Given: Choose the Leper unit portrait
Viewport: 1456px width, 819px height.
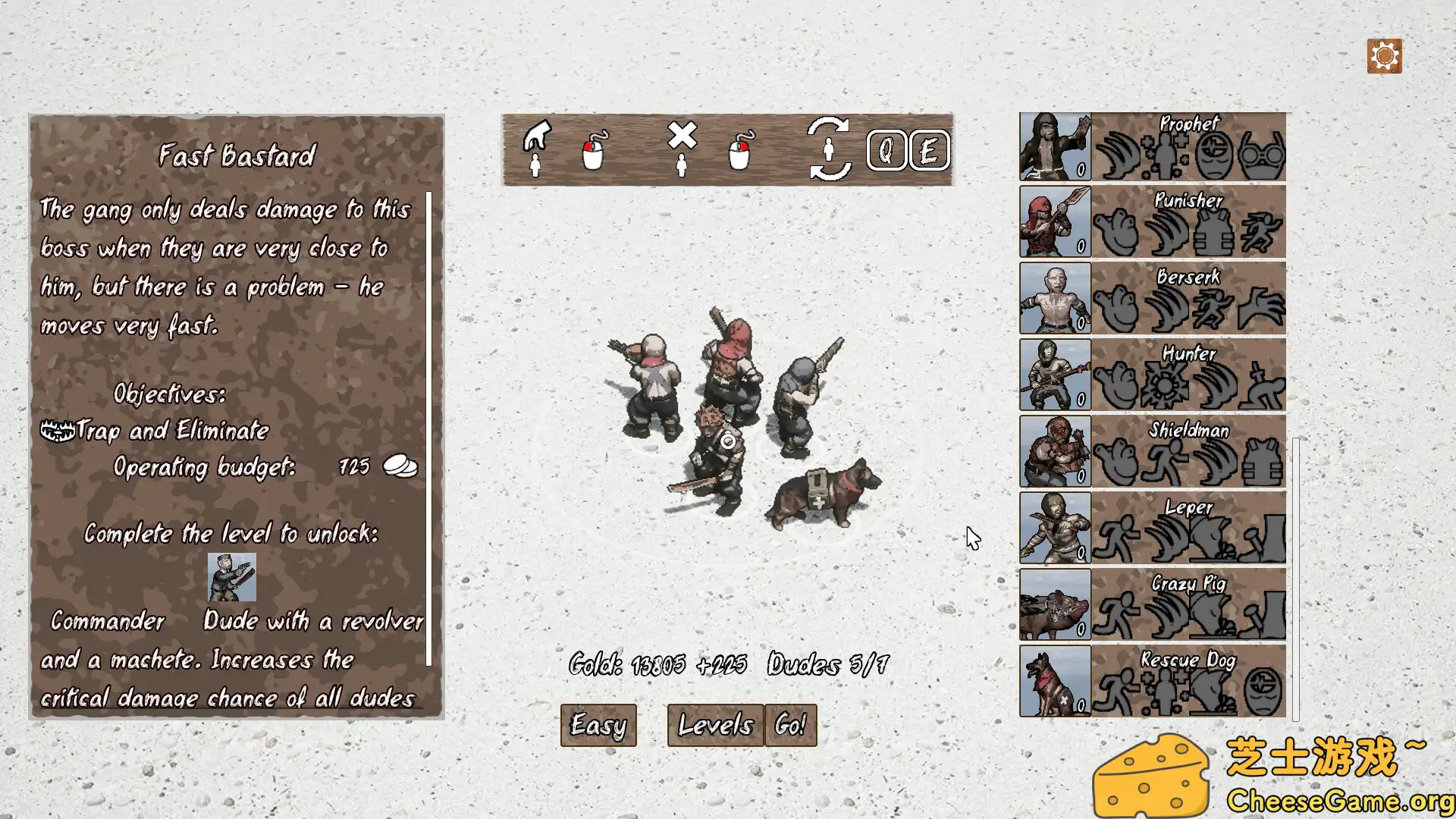Looking at the screenshot, I should (x=1055, y=529).
